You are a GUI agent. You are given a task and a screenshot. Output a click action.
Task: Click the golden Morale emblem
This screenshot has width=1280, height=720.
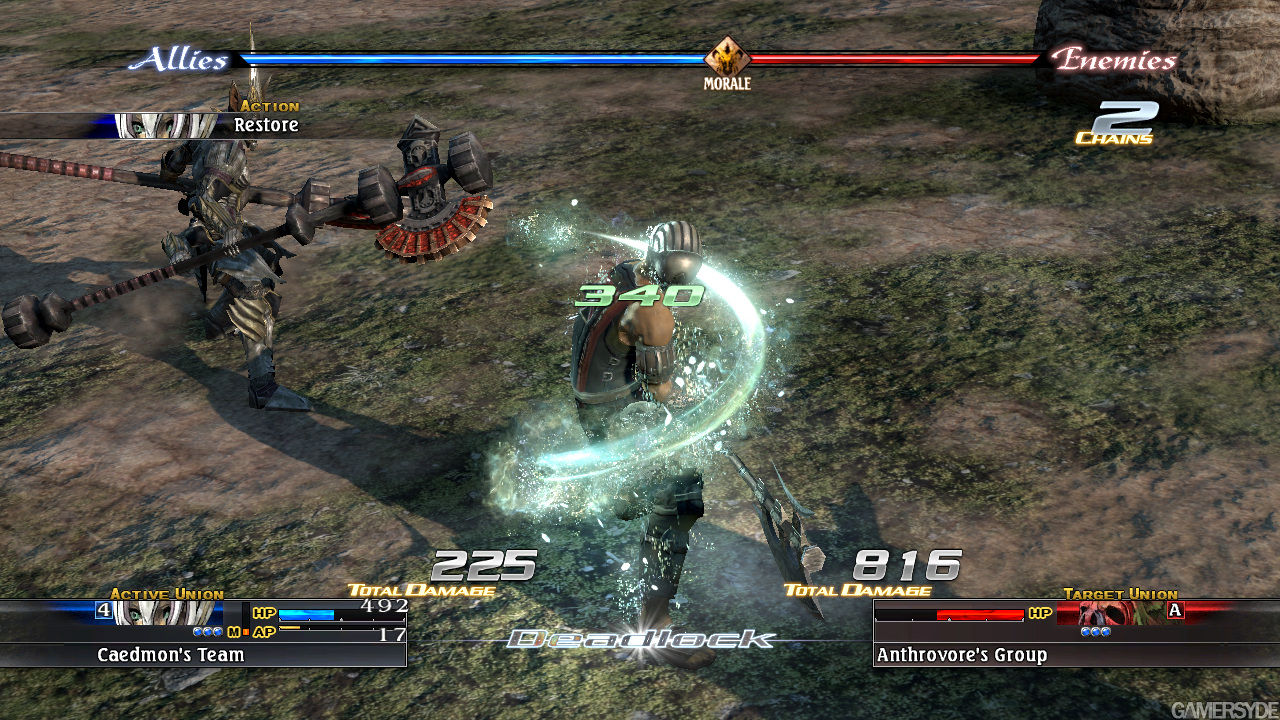[x=727, y=57]
